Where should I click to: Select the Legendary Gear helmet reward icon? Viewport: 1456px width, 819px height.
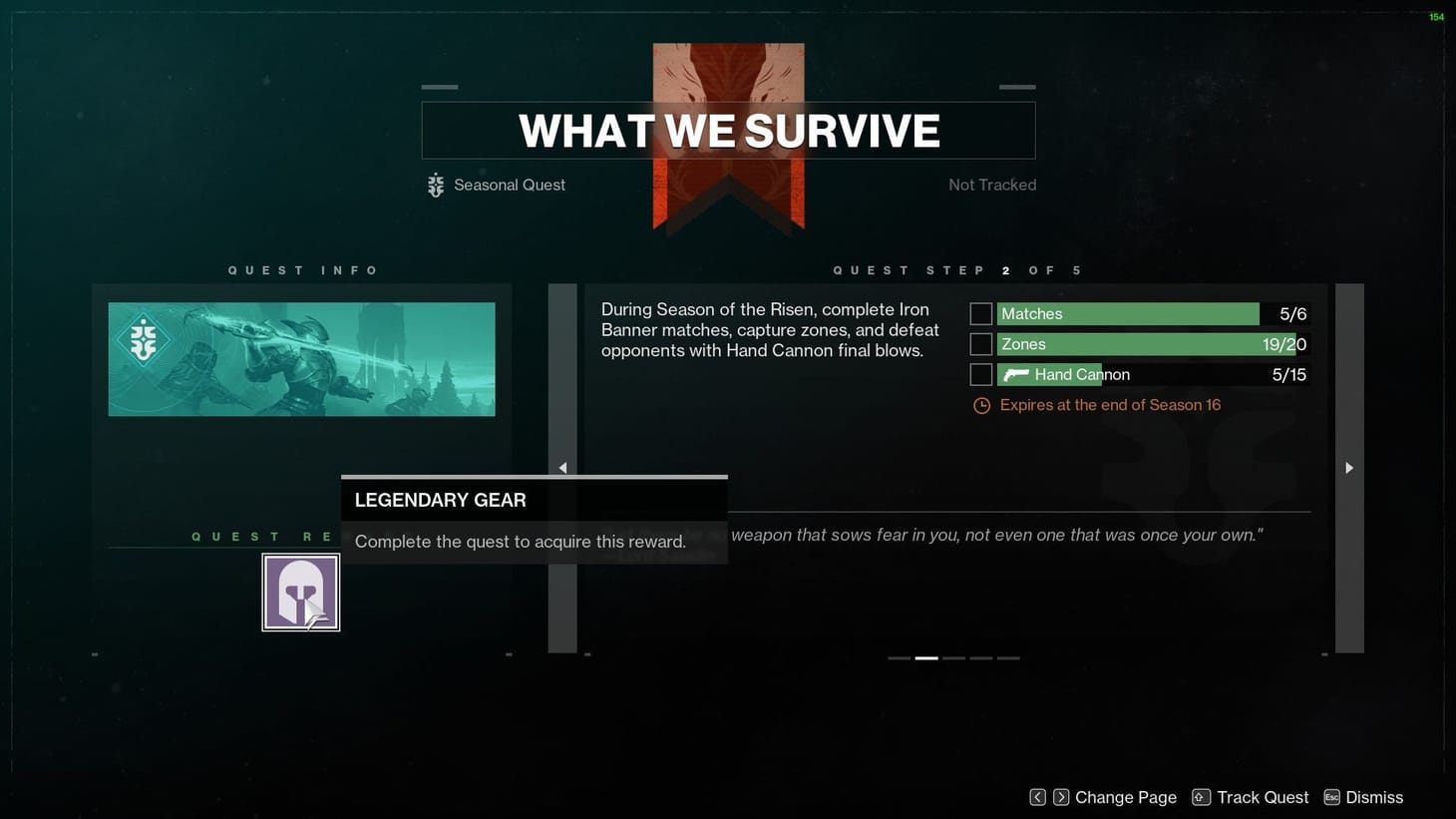tap(301, 592)
